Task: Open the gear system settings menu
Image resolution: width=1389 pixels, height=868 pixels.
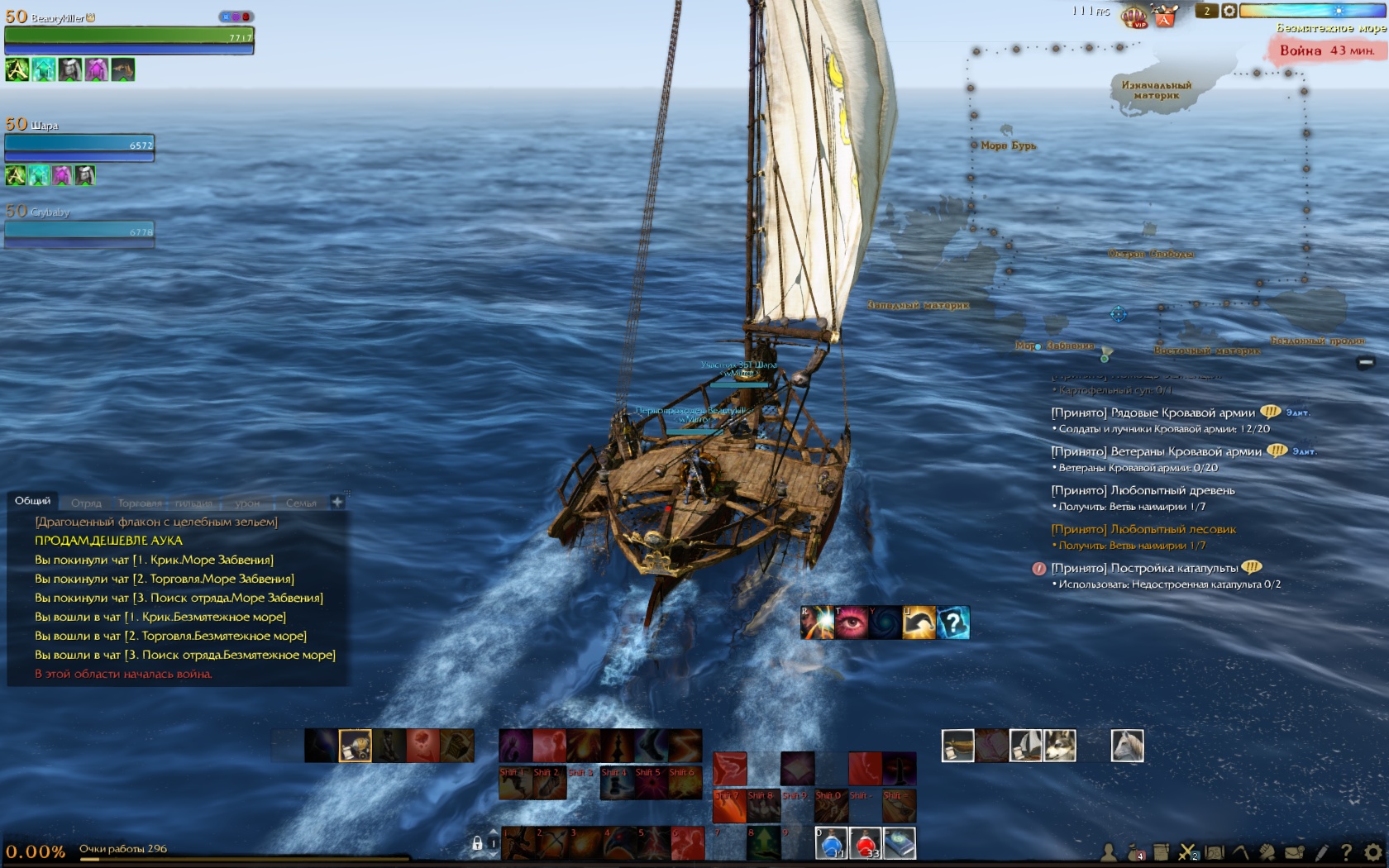Action: tap(1372, 851)
